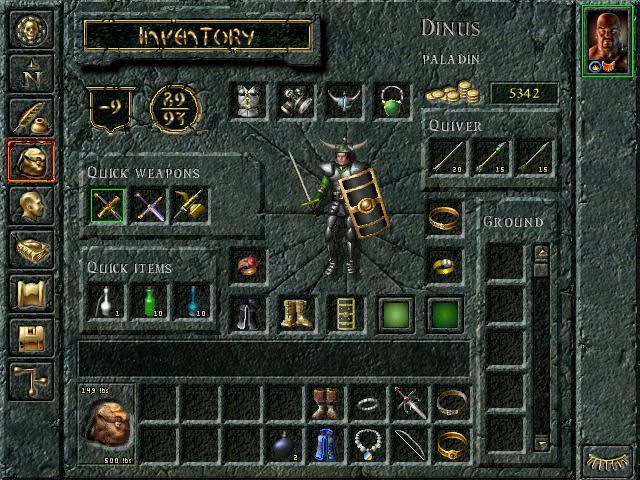Select the green potion quick item
Viewport: 640px width, 480px height.
[x=149, y=301]
